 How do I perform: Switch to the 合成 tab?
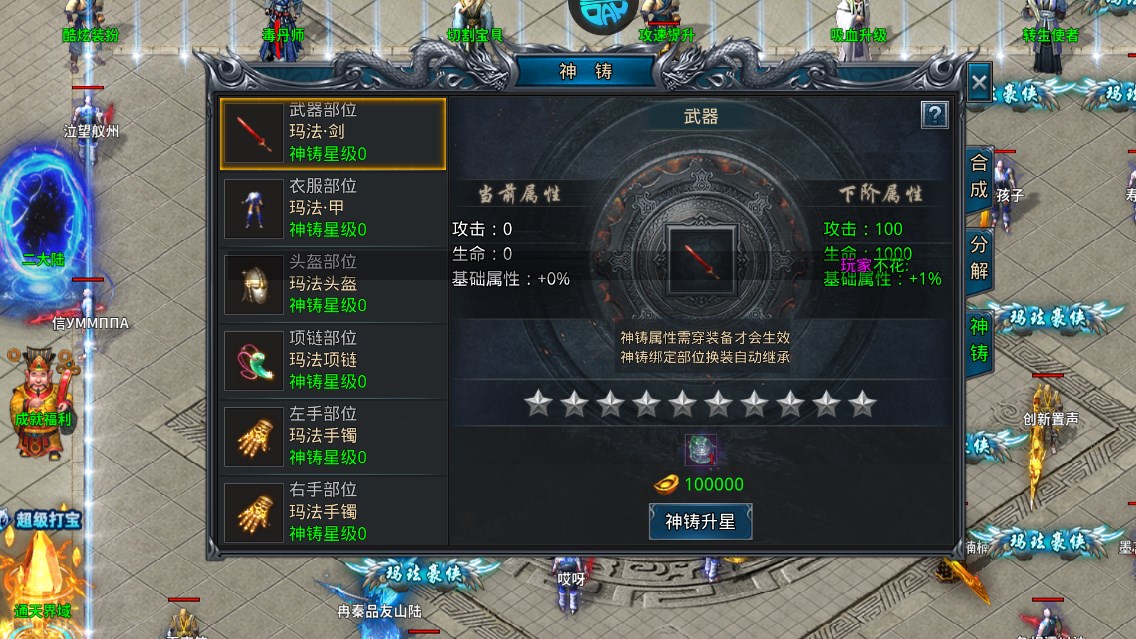point(978,178)
